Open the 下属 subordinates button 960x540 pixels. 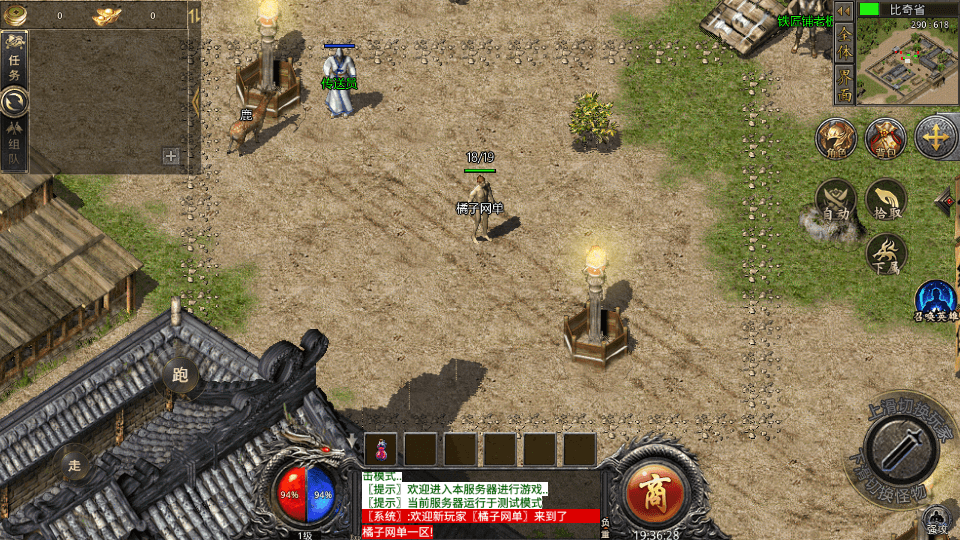pyautogui.click(x=885, y=253)
